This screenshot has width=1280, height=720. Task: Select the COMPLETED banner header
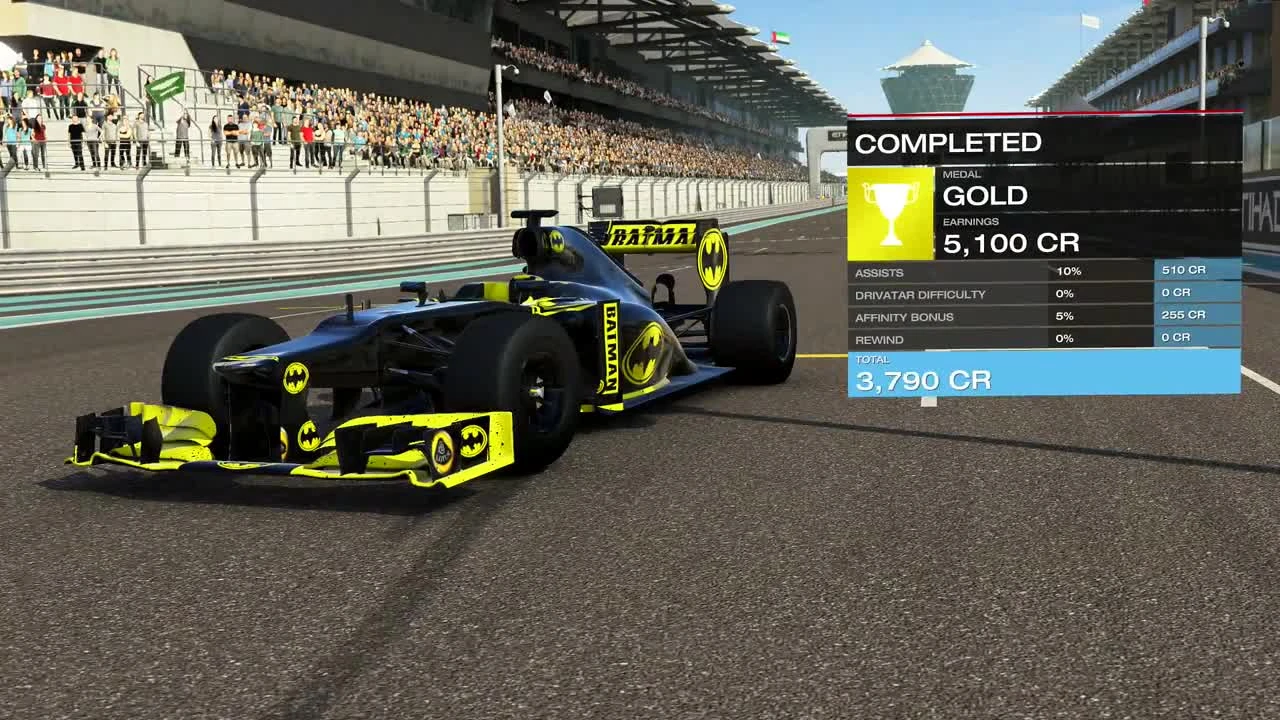950,141
